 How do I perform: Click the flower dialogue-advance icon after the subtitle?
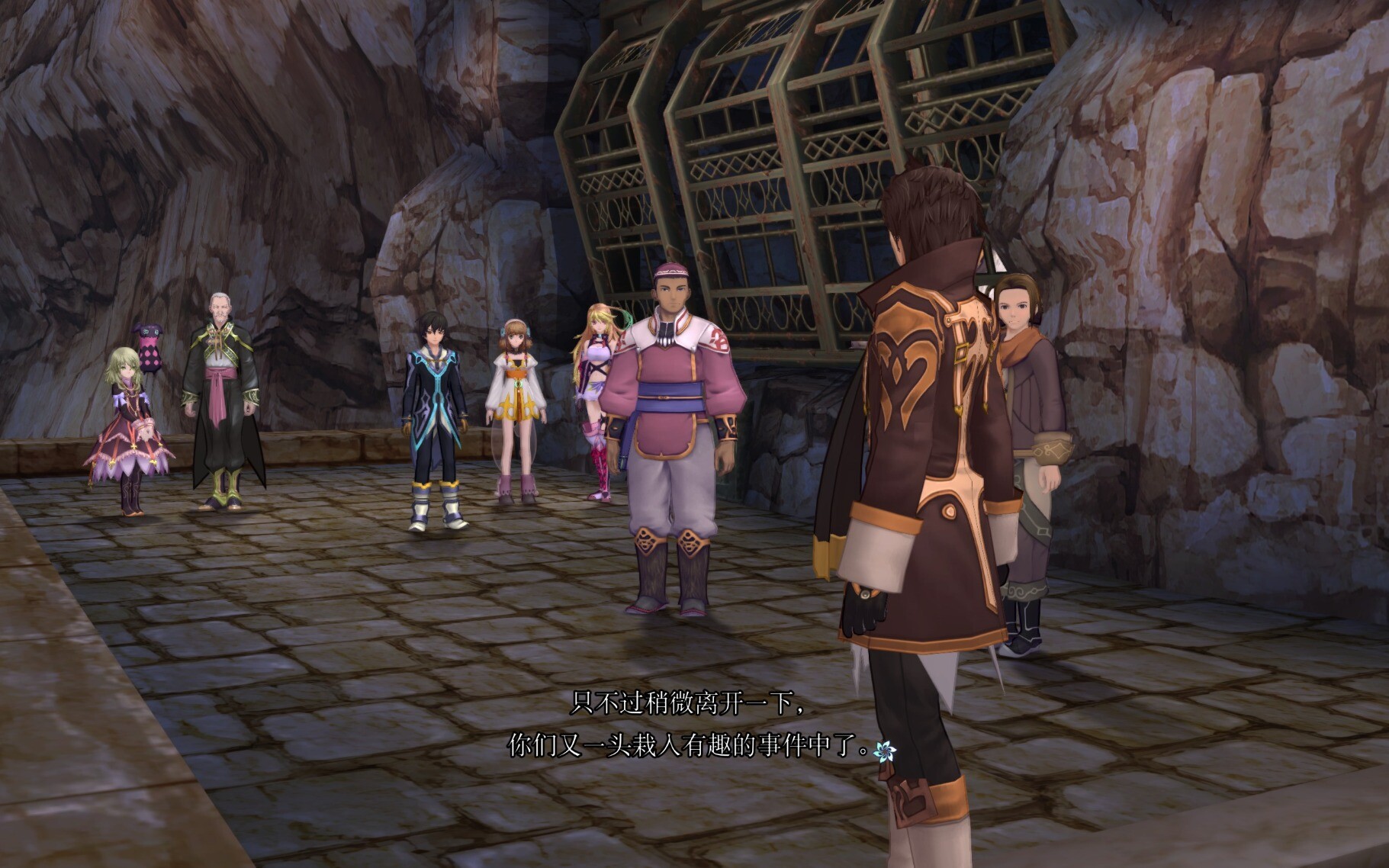point(885,751)
